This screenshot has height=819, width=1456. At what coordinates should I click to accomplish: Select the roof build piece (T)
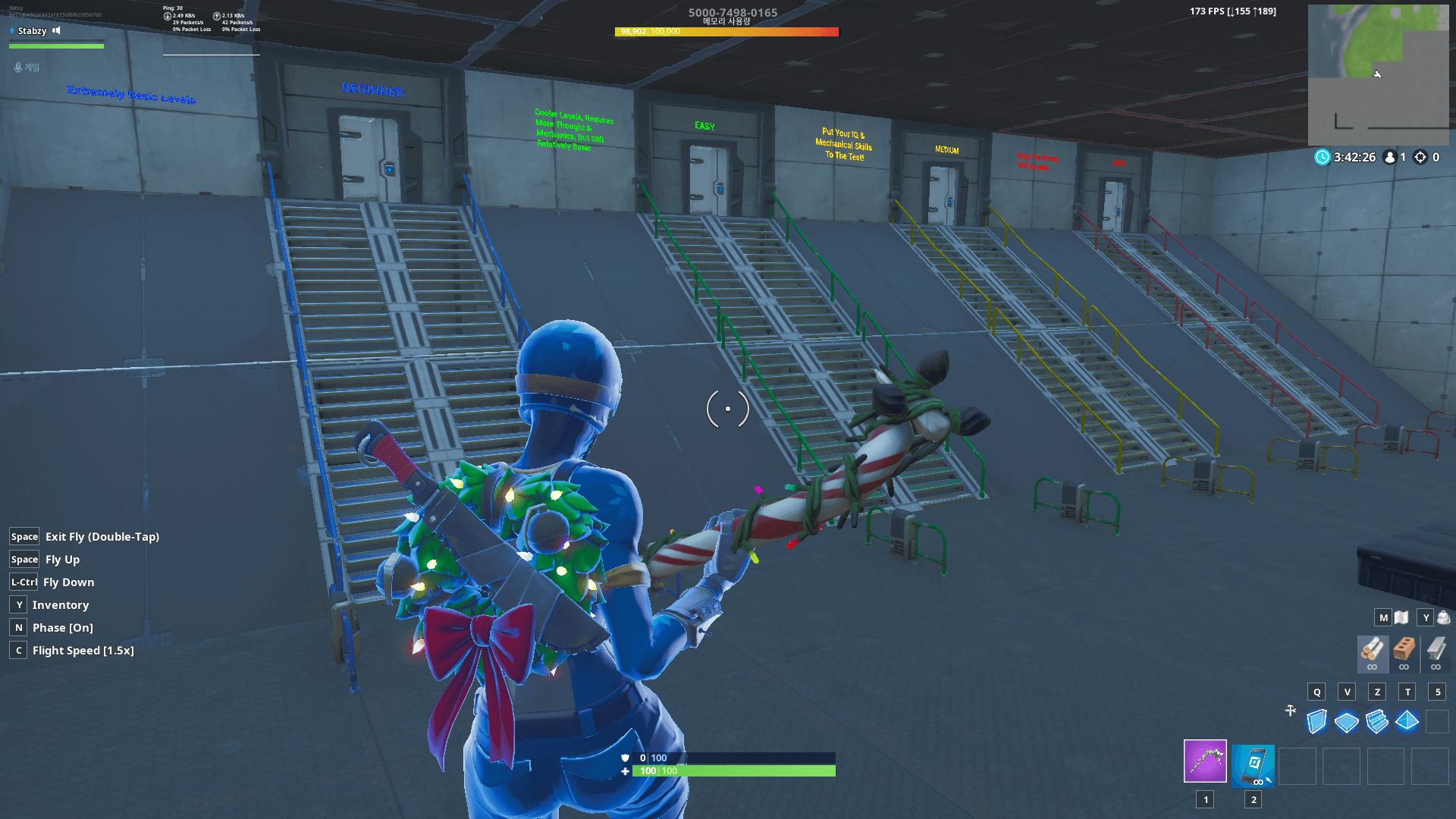click(x=1406, y=723)
